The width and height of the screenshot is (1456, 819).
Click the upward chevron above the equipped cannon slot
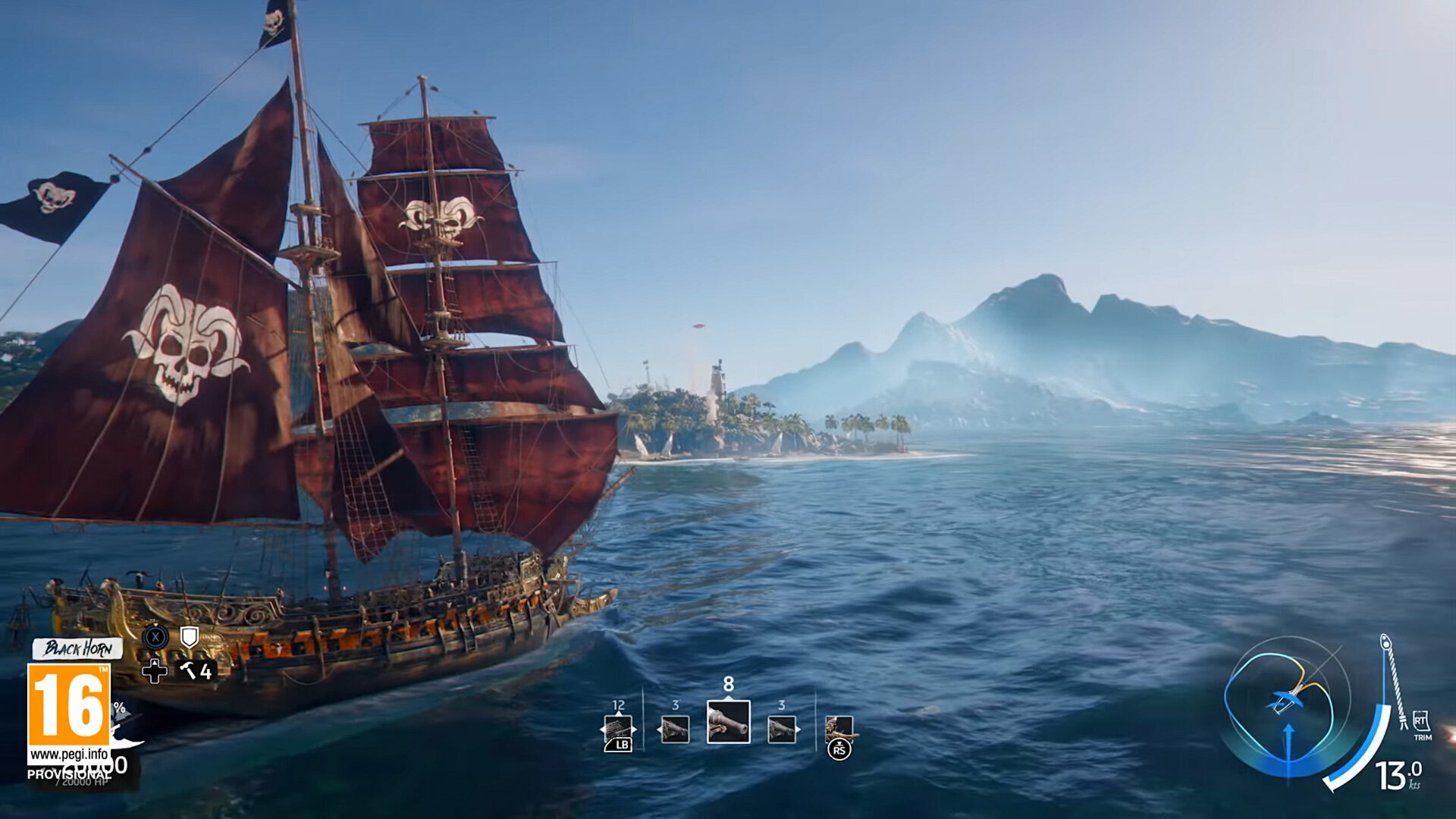pos(728,698)
